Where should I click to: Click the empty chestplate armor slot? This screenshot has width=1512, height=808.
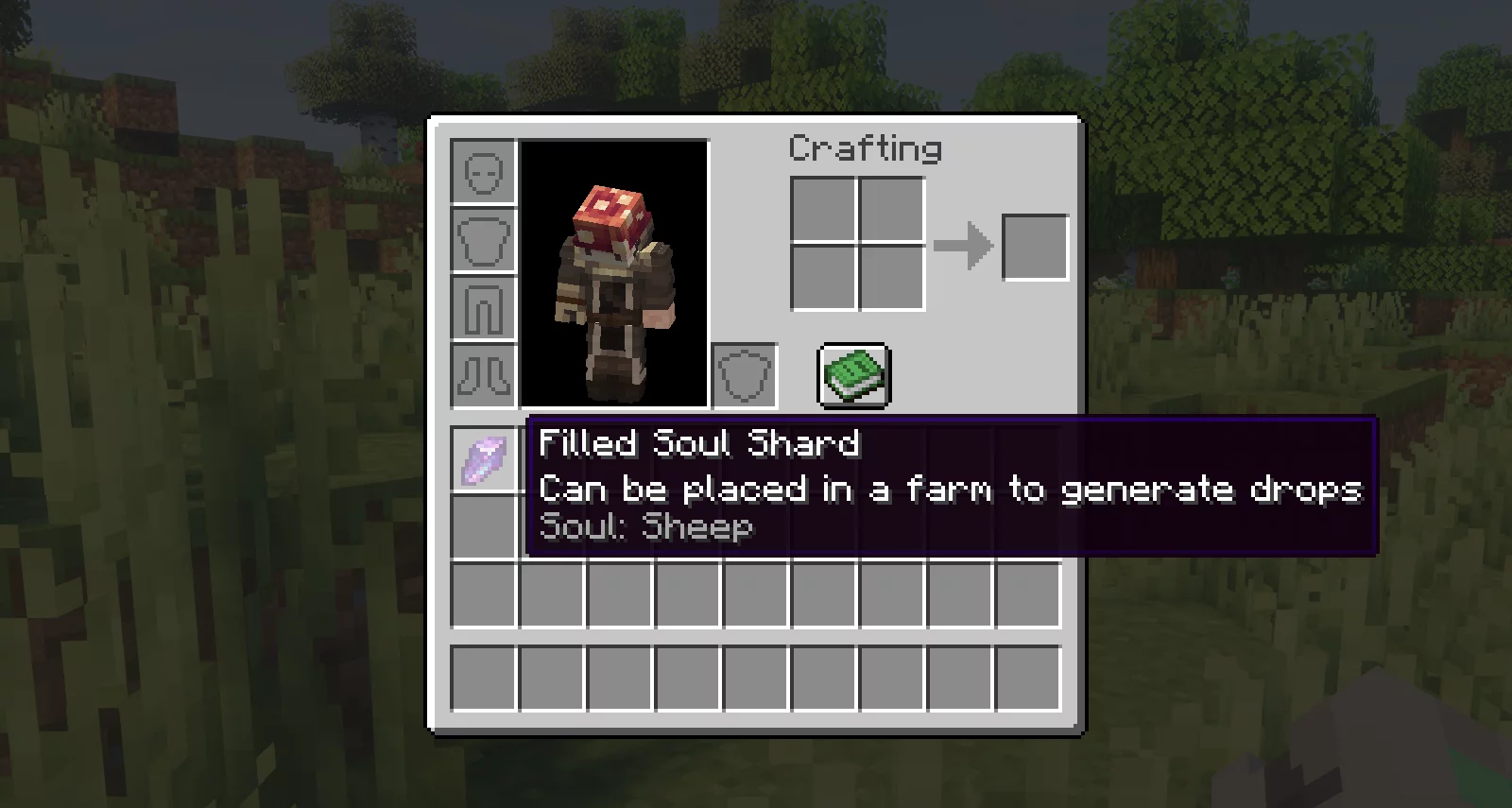tap(484, 240)
